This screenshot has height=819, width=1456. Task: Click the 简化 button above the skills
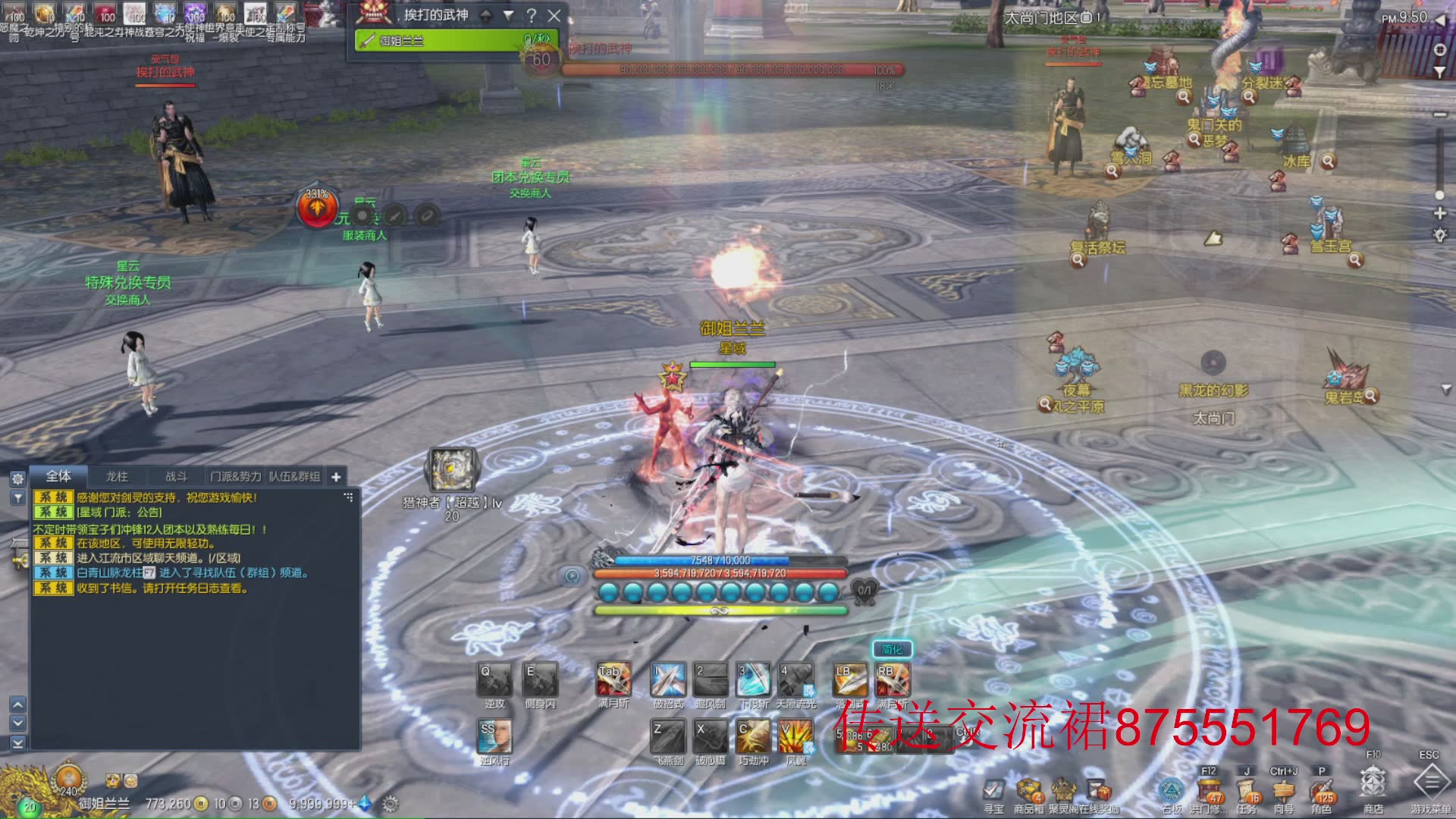pyautogui.click(x=892, y=649)
